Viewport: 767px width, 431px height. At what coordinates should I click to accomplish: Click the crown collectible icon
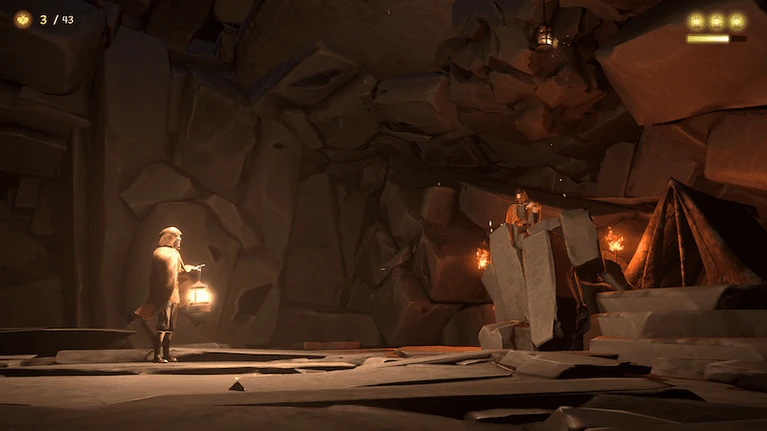click(x=22, y=19)
